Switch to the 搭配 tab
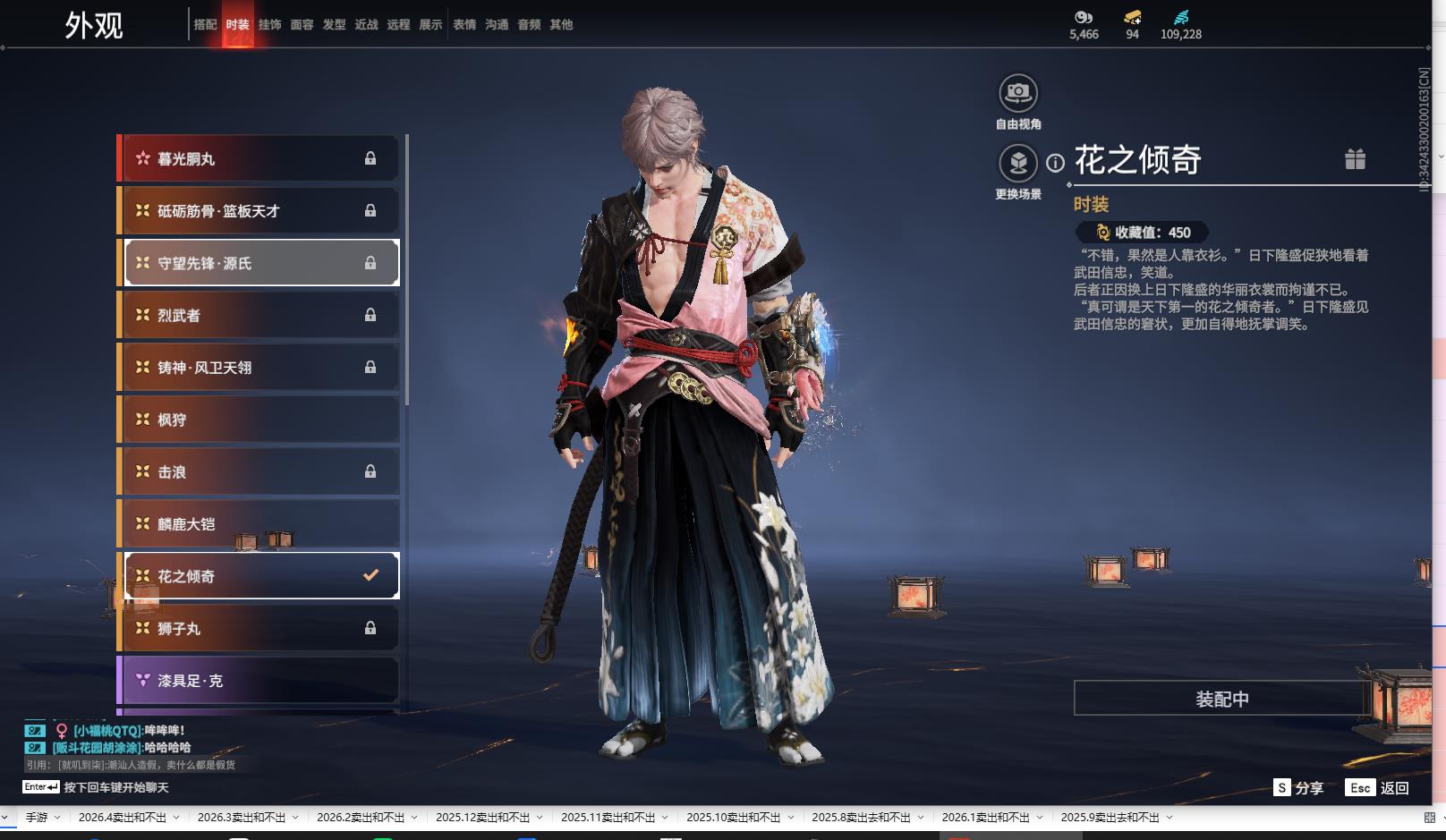 coord(205,25)
